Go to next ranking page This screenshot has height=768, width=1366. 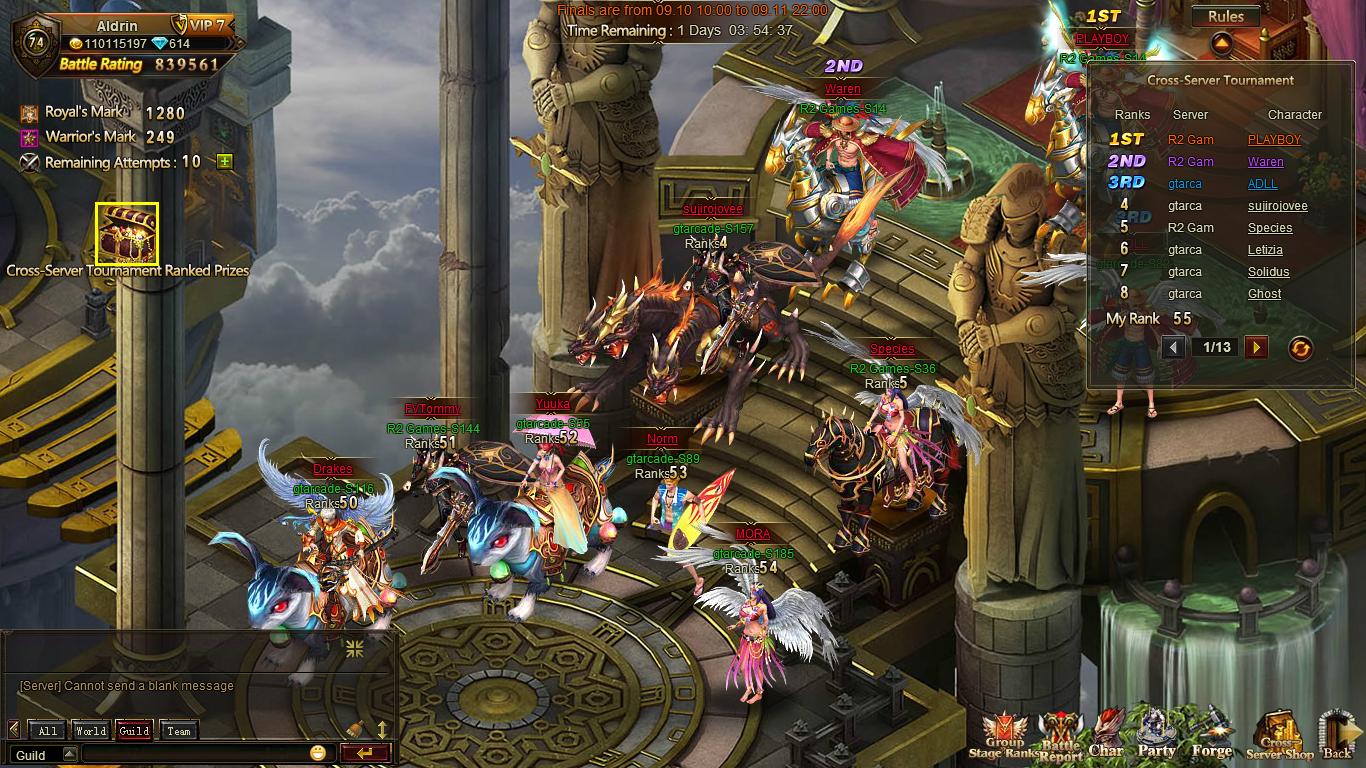(x=1256, y=347)
